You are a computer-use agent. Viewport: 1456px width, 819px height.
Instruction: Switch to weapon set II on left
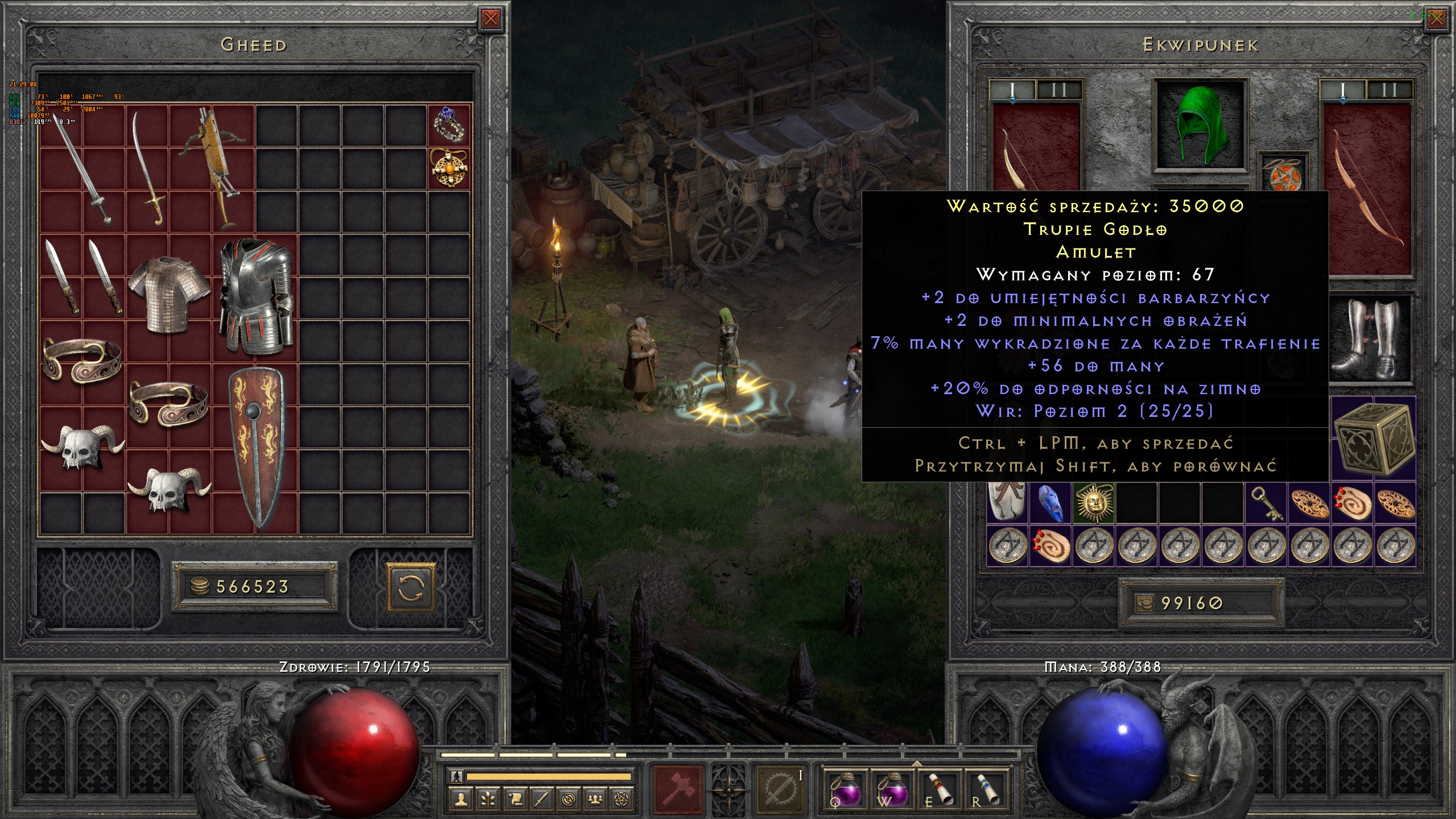[x=1059, y=90]
